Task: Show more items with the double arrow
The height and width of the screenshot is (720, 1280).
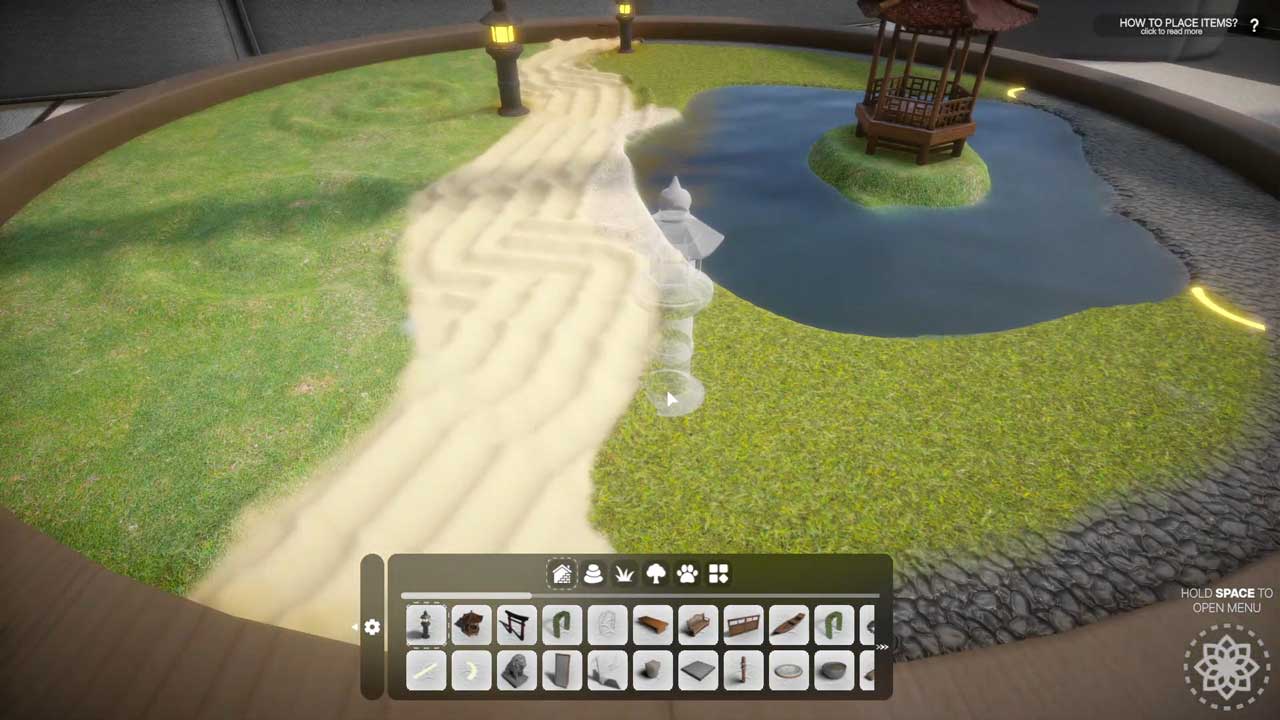Action: coord(882,647)
